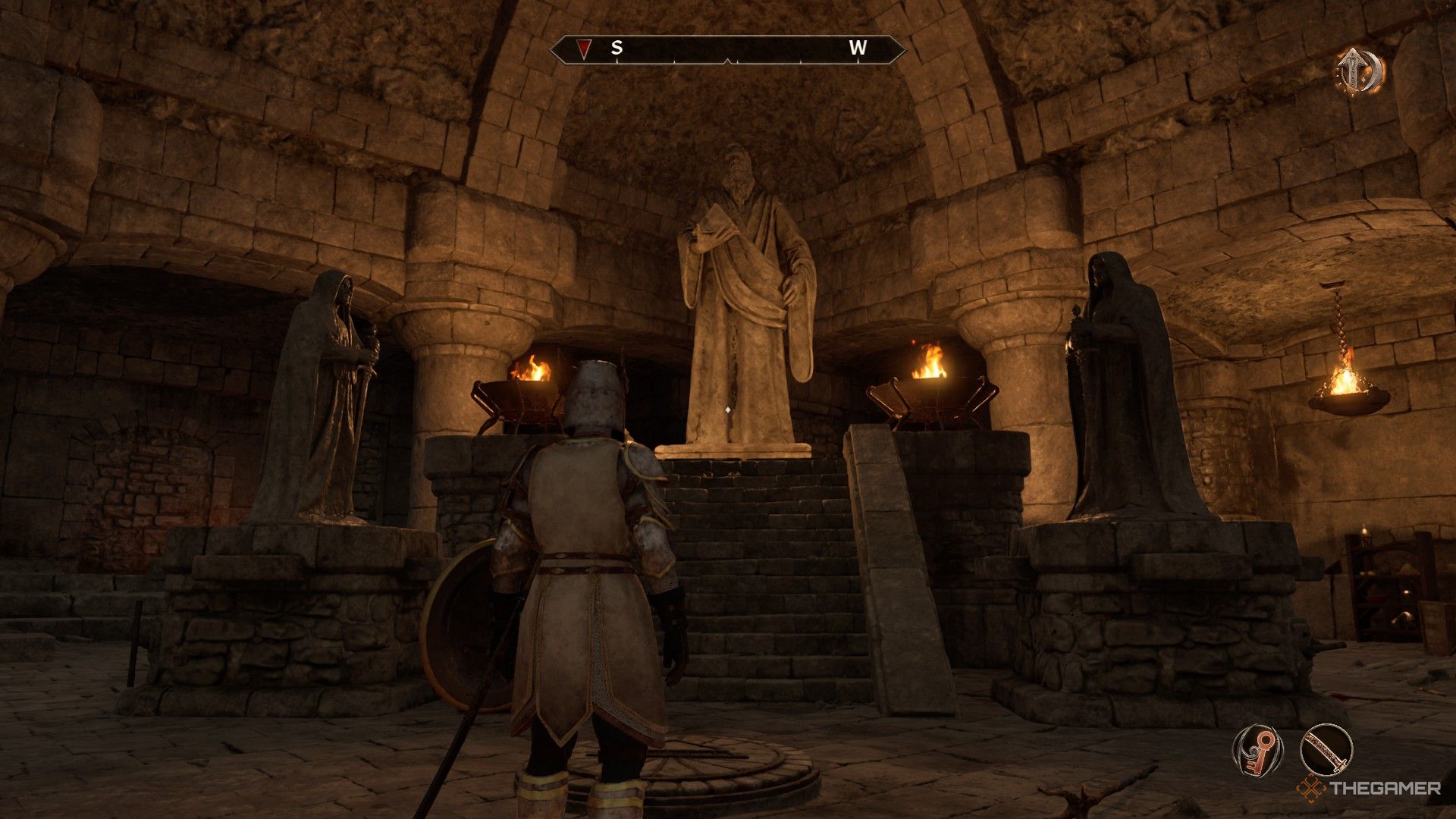1456x819 pixels.
Task: Click the level-up arrow and moon icon
Action: tap(1359, 71)
